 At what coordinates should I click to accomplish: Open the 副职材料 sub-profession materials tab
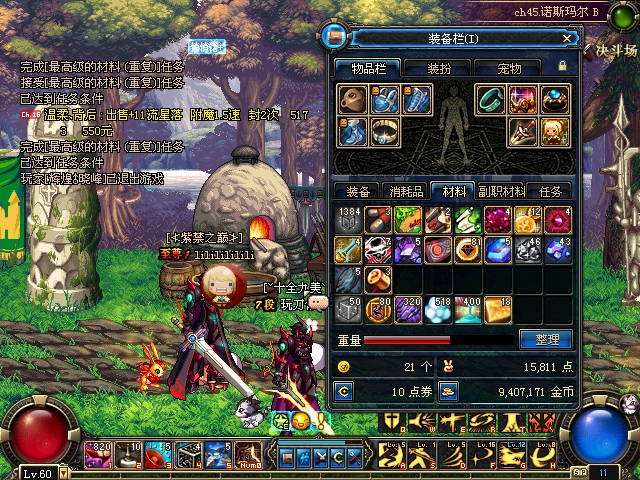501,191
